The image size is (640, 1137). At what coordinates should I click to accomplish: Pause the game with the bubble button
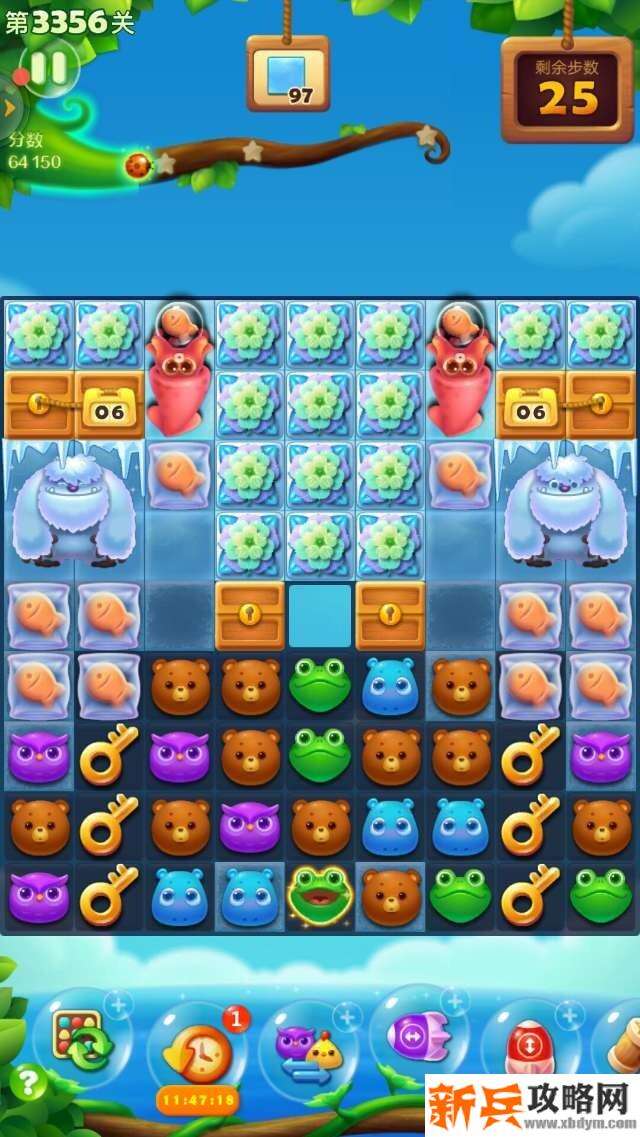point(48,68)
